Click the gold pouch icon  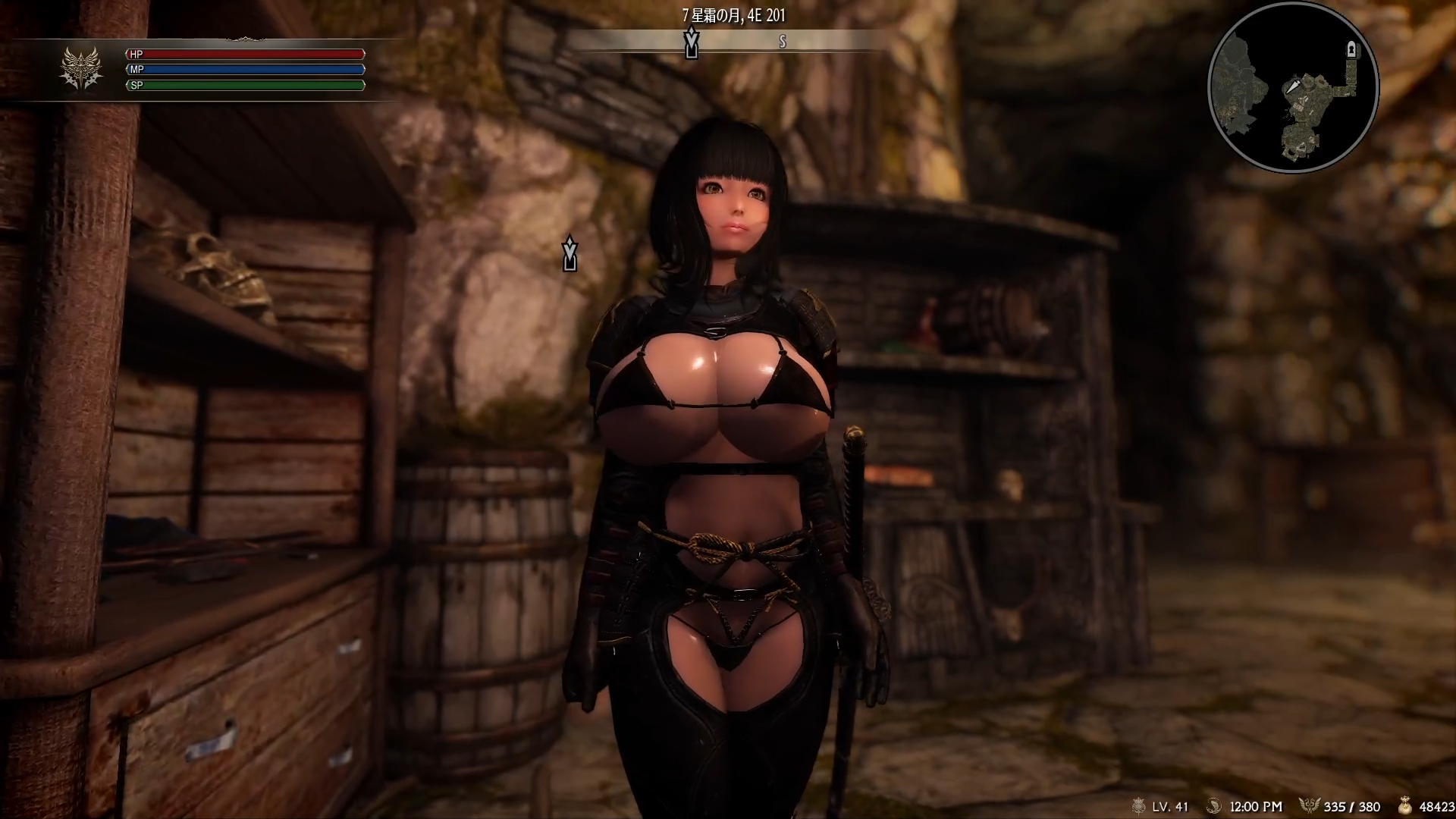1404,806
